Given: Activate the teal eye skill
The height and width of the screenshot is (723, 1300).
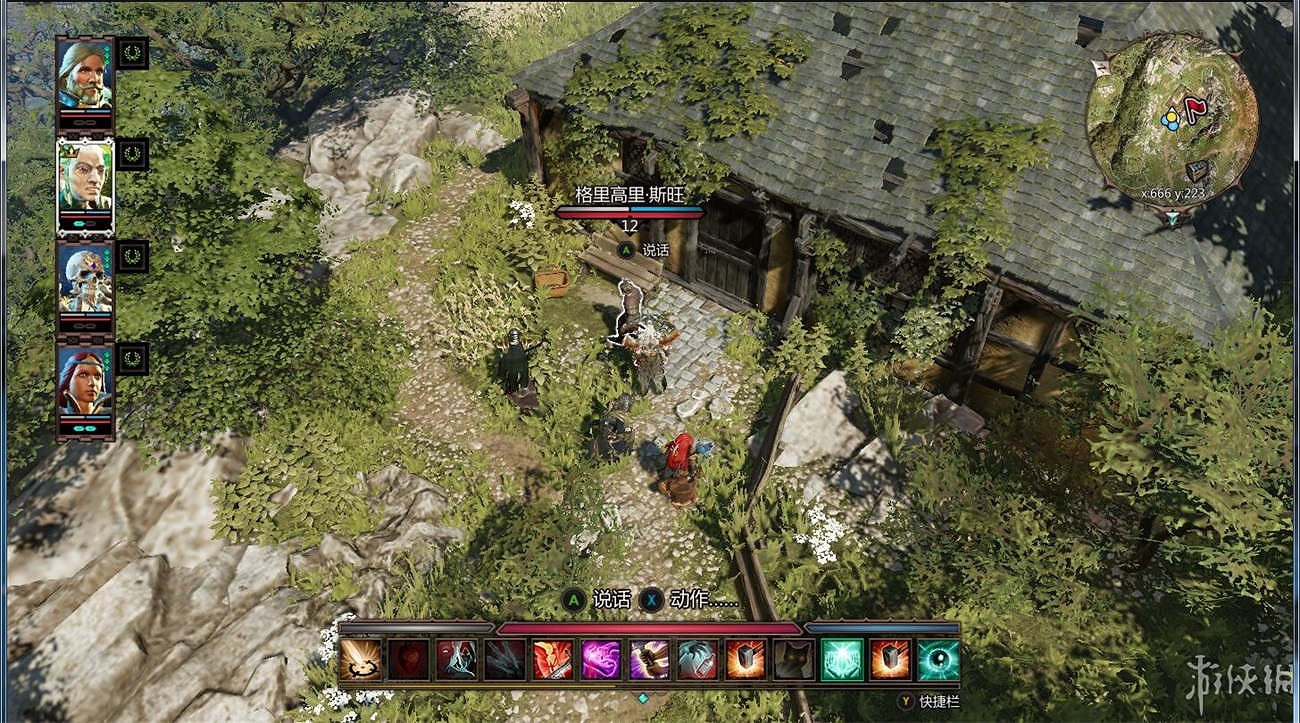Looking at the screenshot, I should 938,660.
